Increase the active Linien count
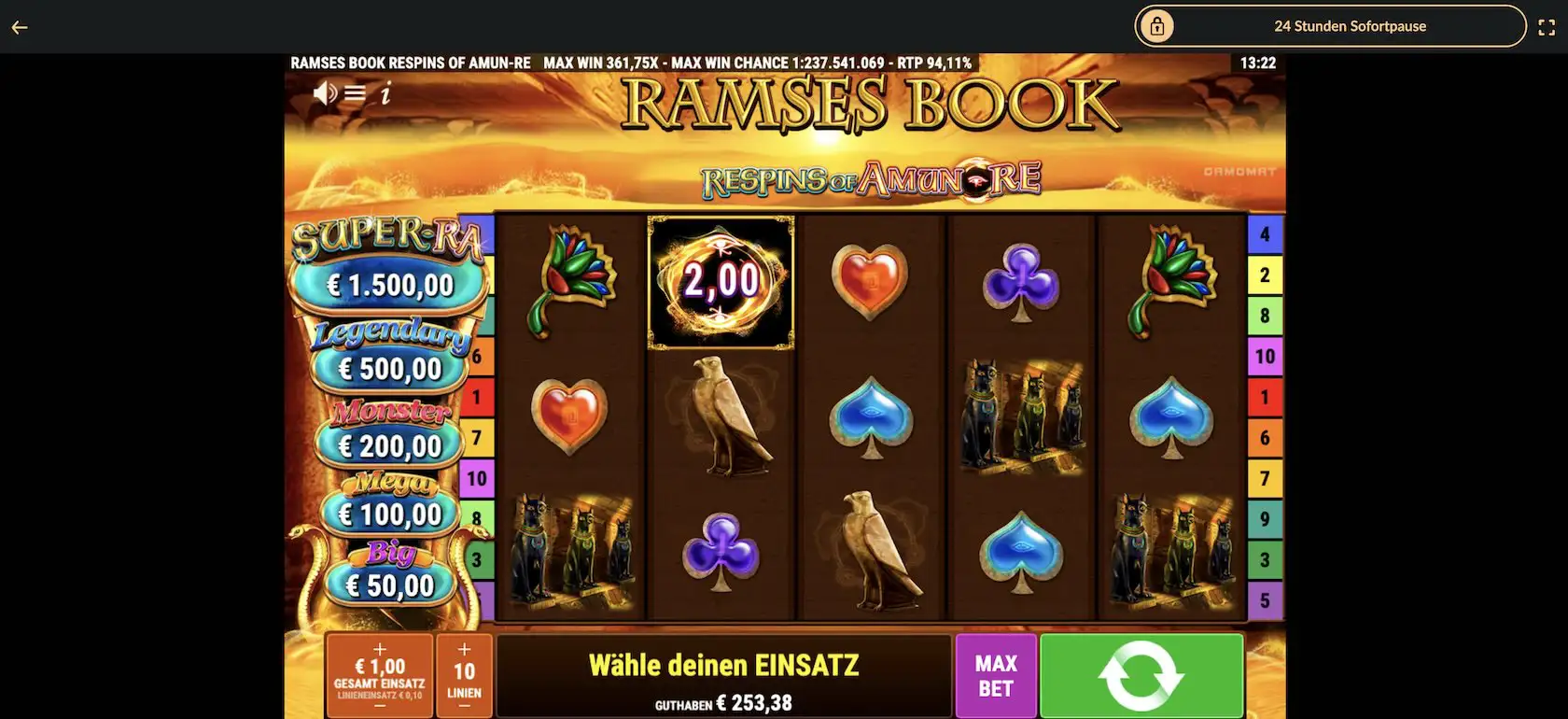 464,649
